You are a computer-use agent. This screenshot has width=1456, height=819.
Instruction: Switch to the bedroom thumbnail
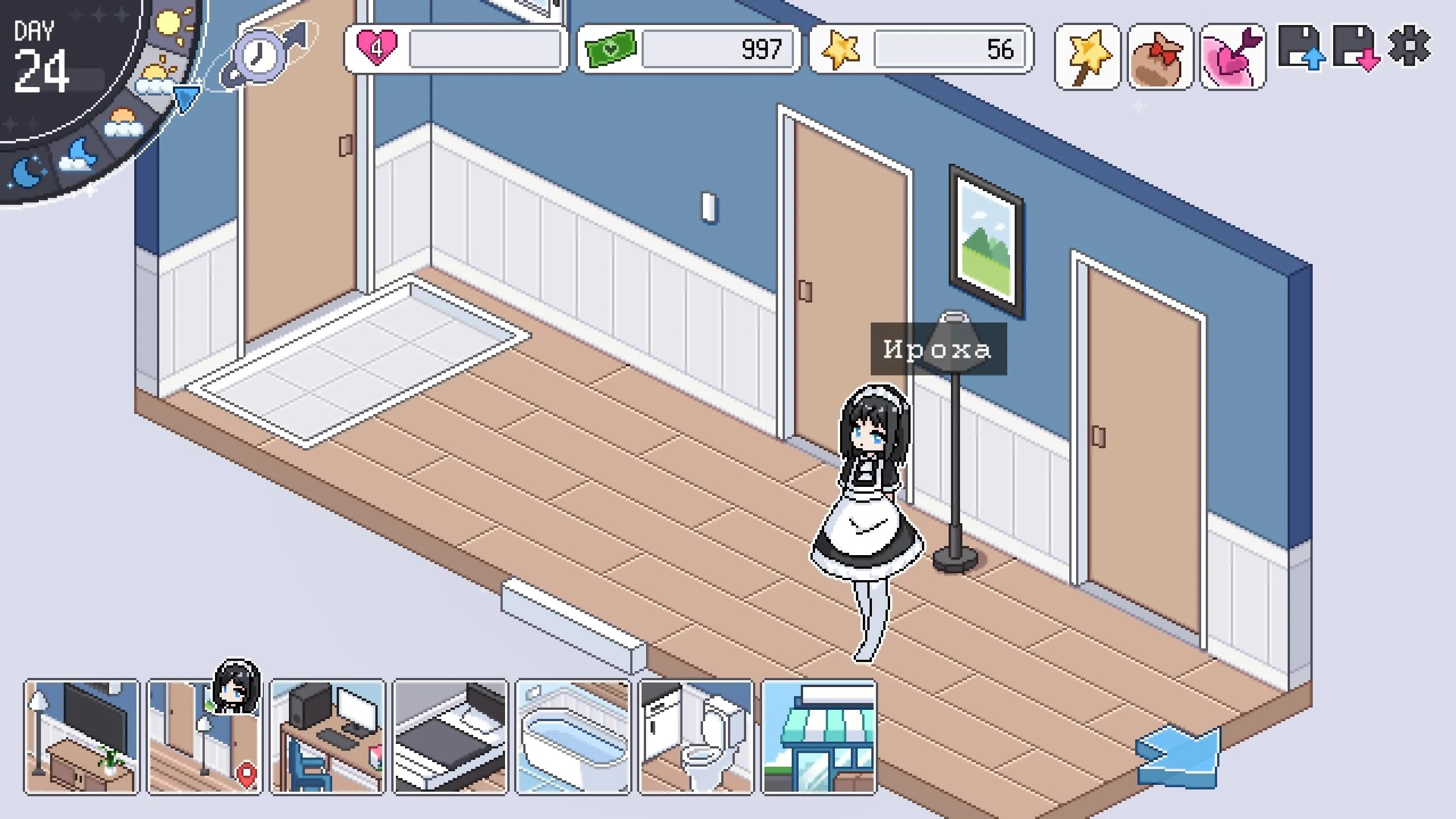[450, 737]
